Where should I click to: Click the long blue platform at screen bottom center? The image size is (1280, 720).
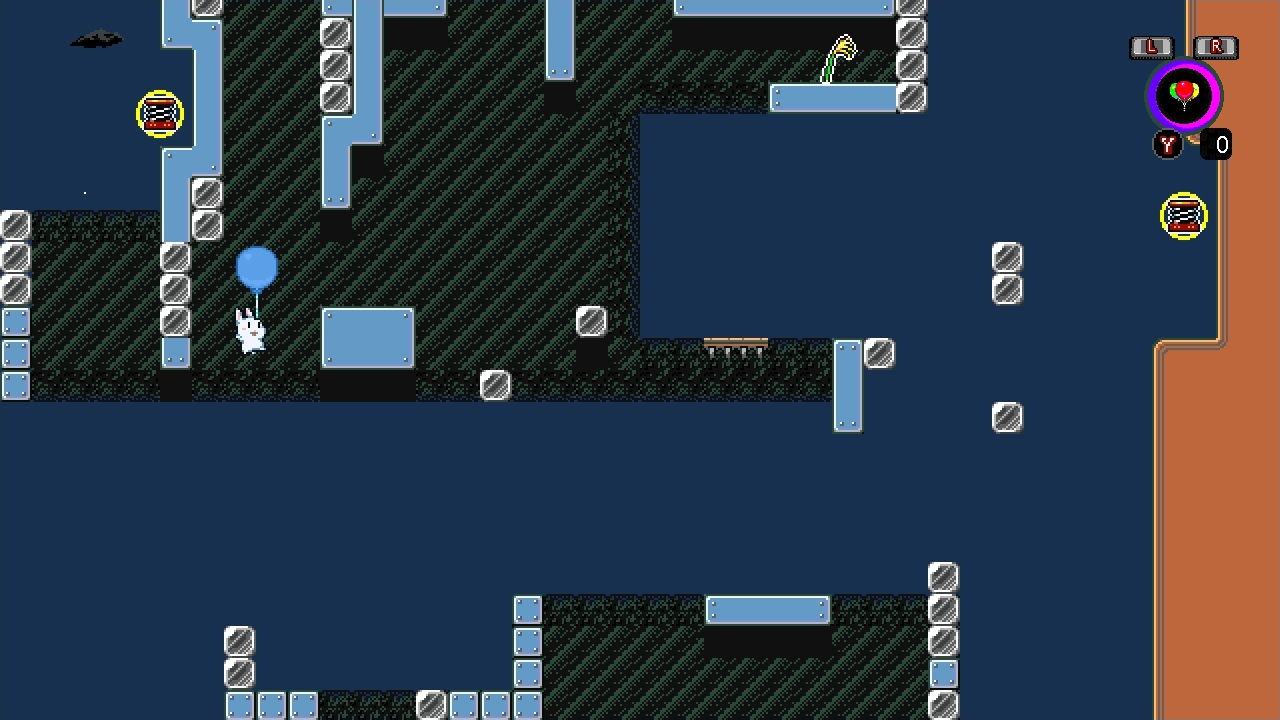tap(766, 610)
